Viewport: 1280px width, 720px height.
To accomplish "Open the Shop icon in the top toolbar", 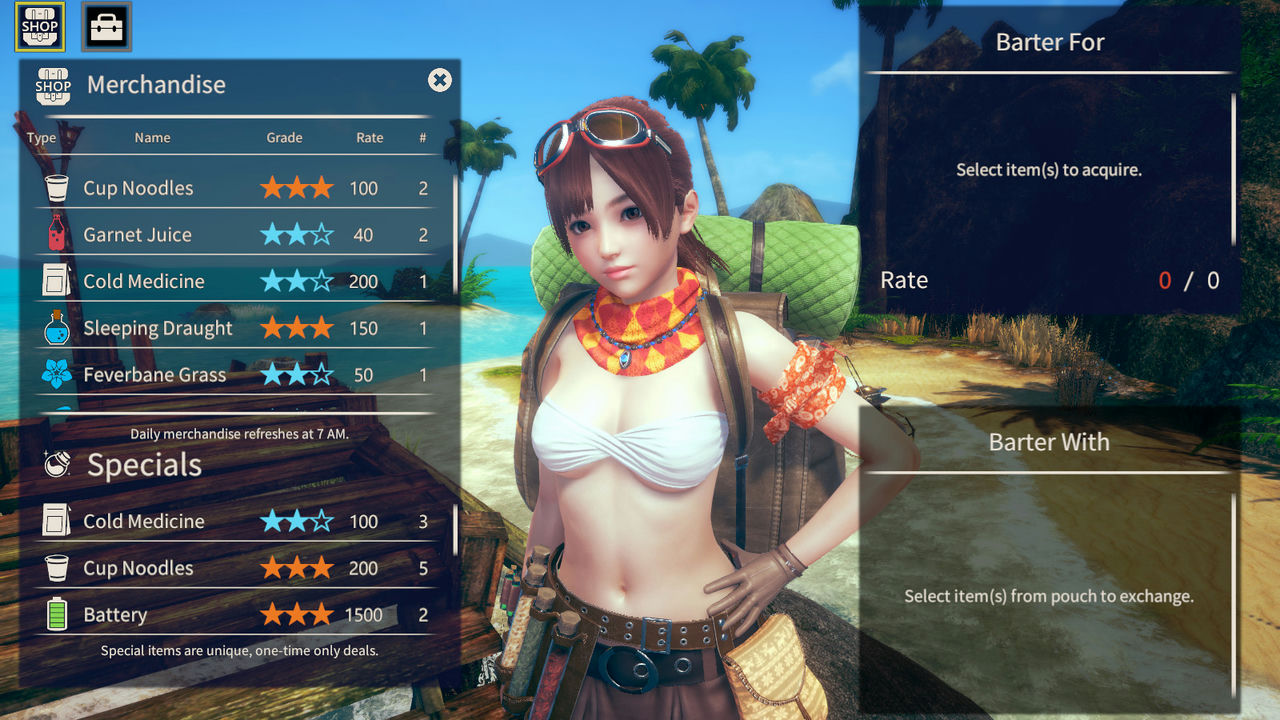I will click(41, 27).
